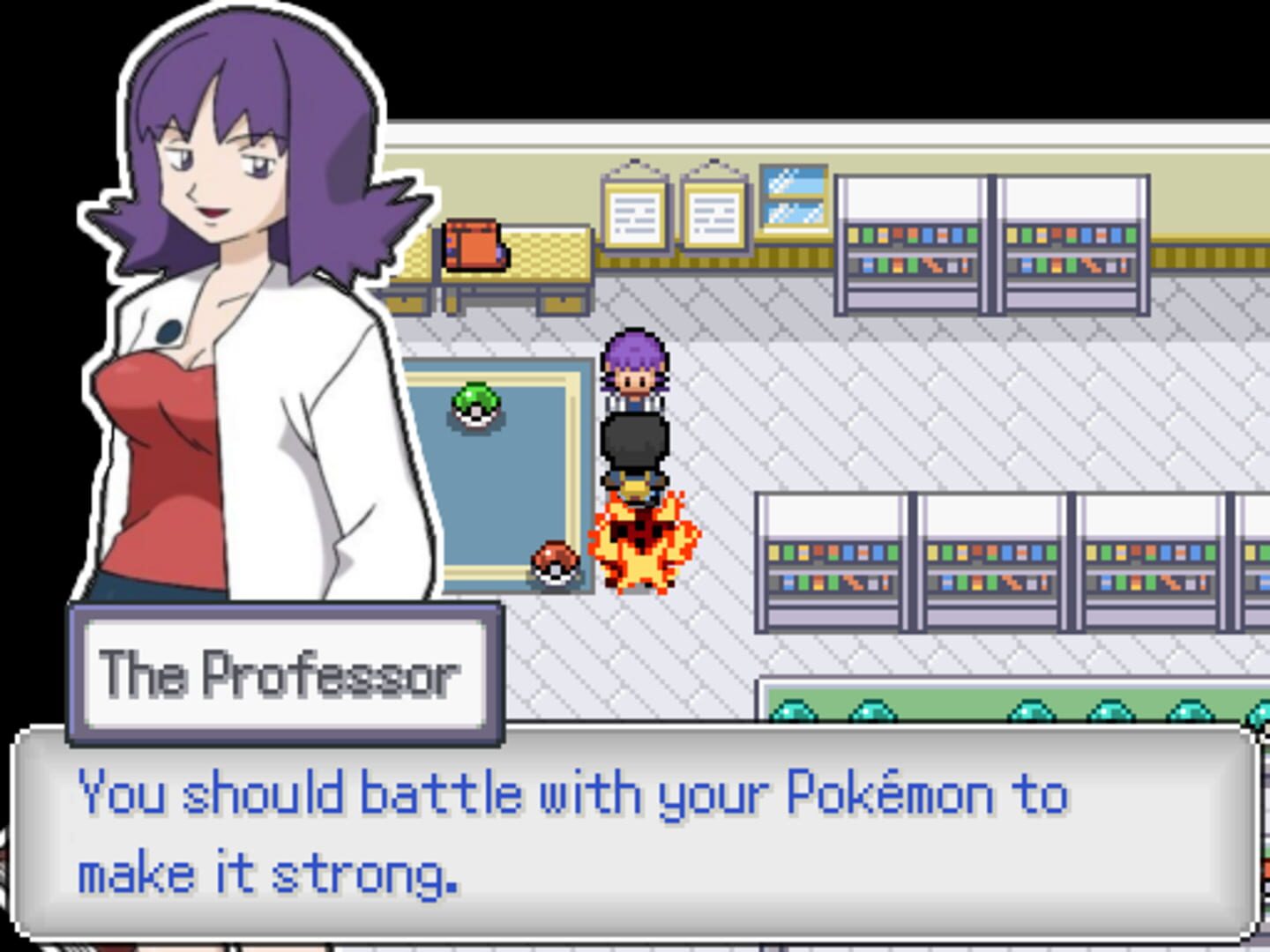Pick up the green Poké Ball
Image resolution: width=1270 pixels, height=952 pixels.
(475, 408)
